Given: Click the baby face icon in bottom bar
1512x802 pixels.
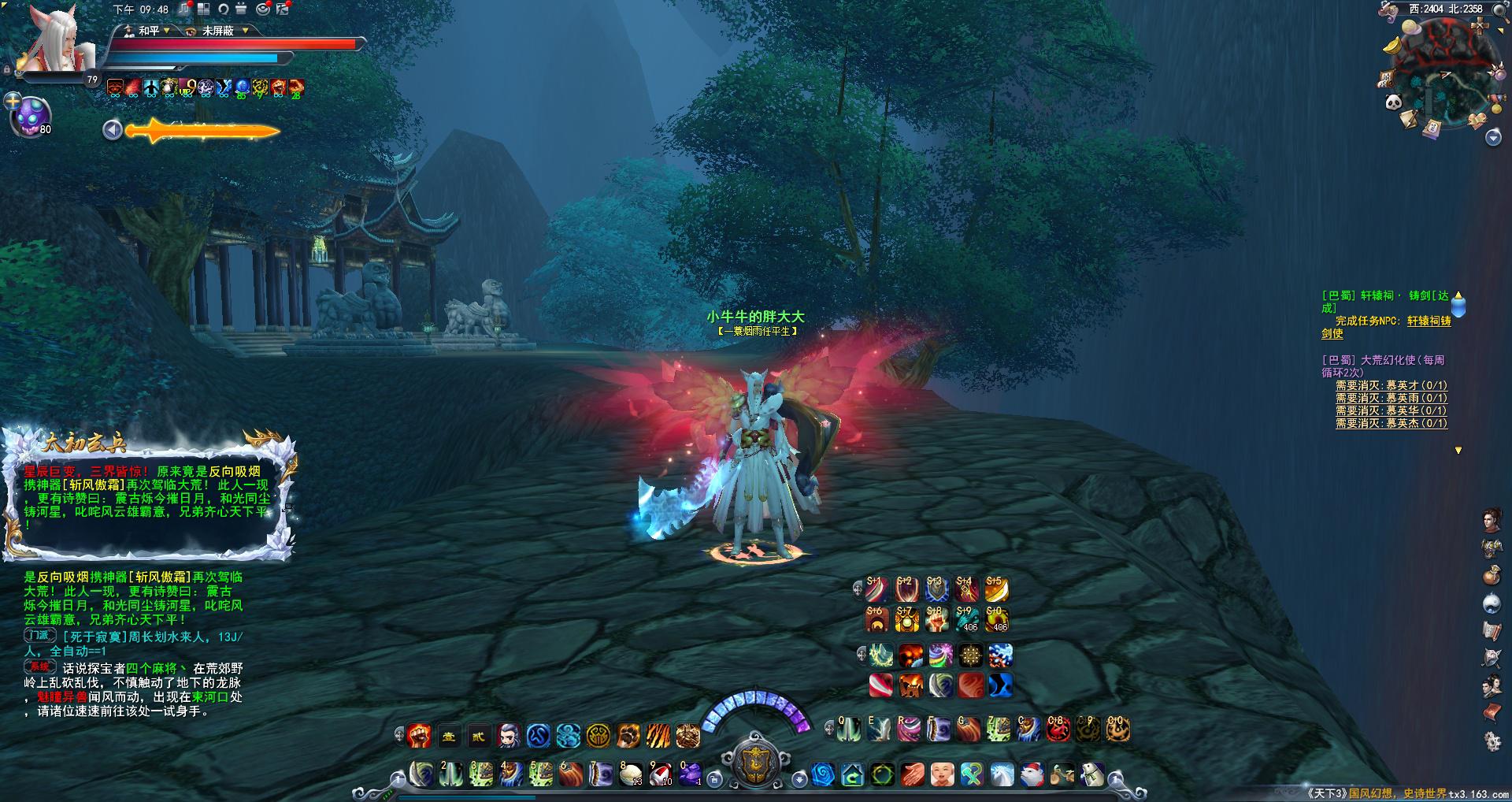Looking at the screenshot, I should [942, 775].
